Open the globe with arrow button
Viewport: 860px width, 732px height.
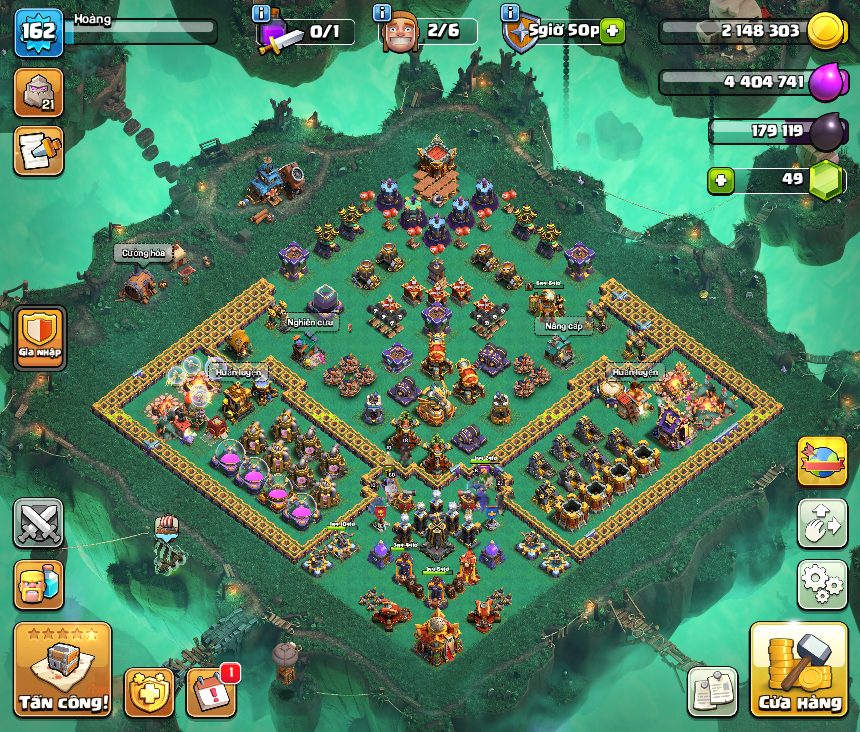tap(822, 461)
